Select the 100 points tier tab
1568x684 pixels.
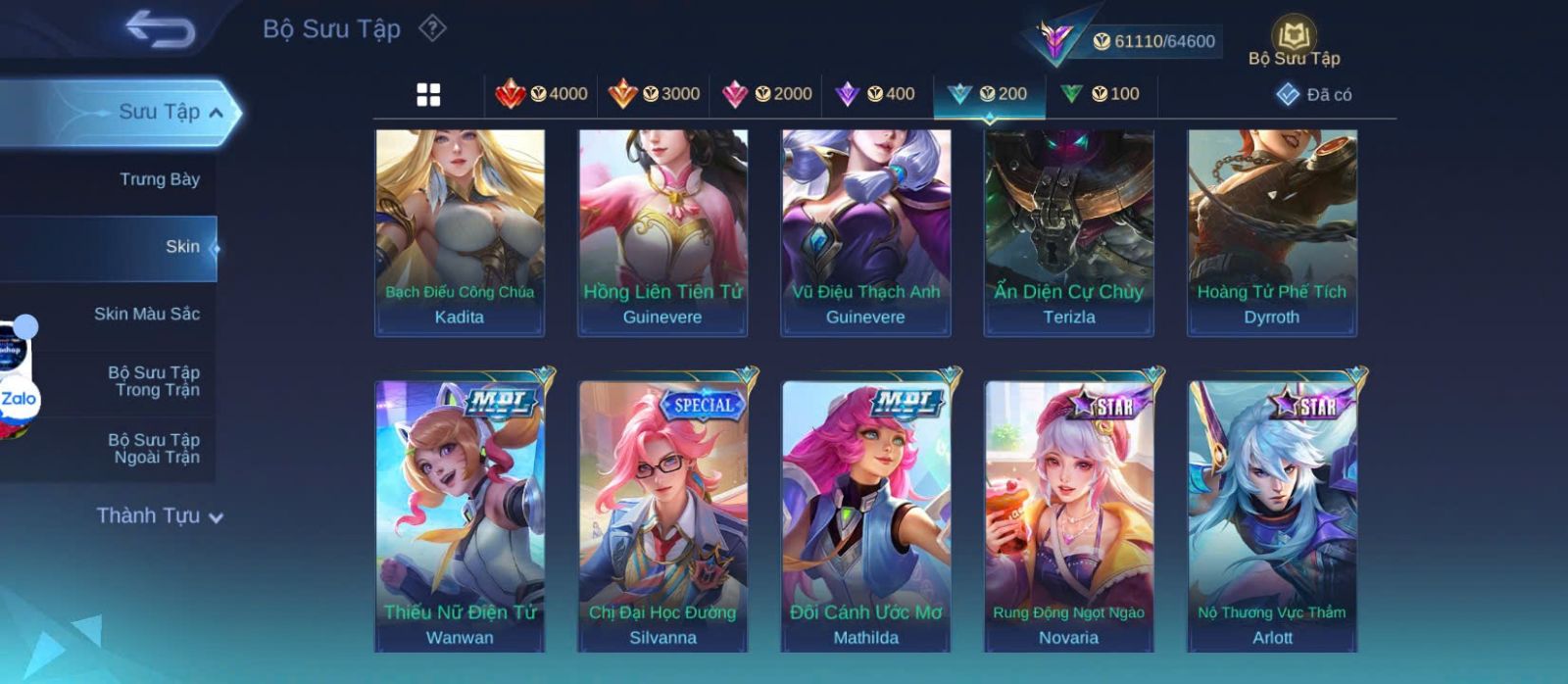click(x=1101, y=94)
